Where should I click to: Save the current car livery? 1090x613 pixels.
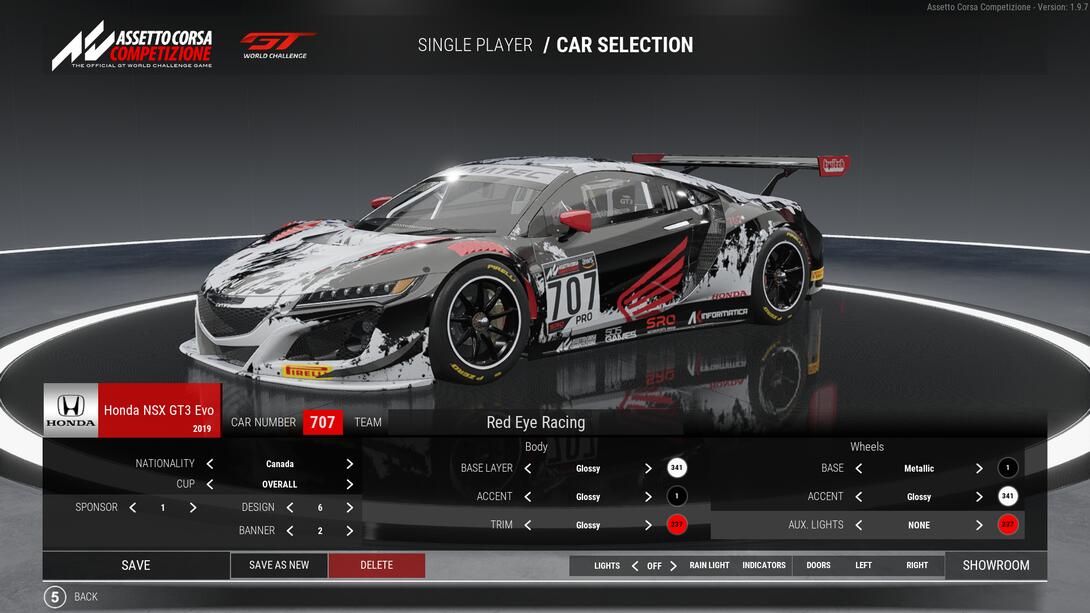136,565
